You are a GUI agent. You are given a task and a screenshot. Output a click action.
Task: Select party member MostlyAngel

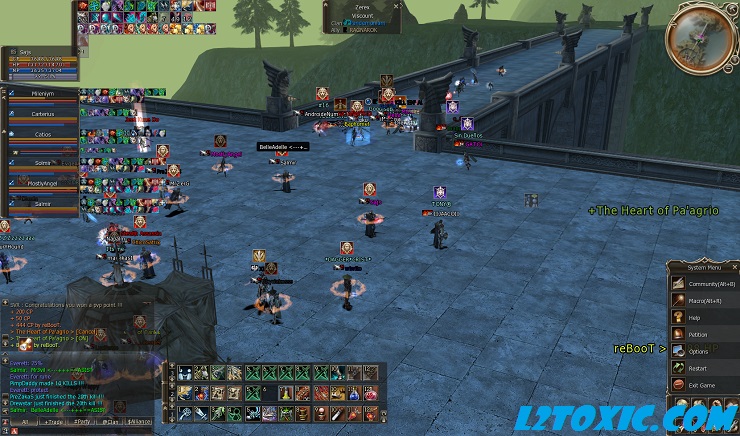[42, 184]
